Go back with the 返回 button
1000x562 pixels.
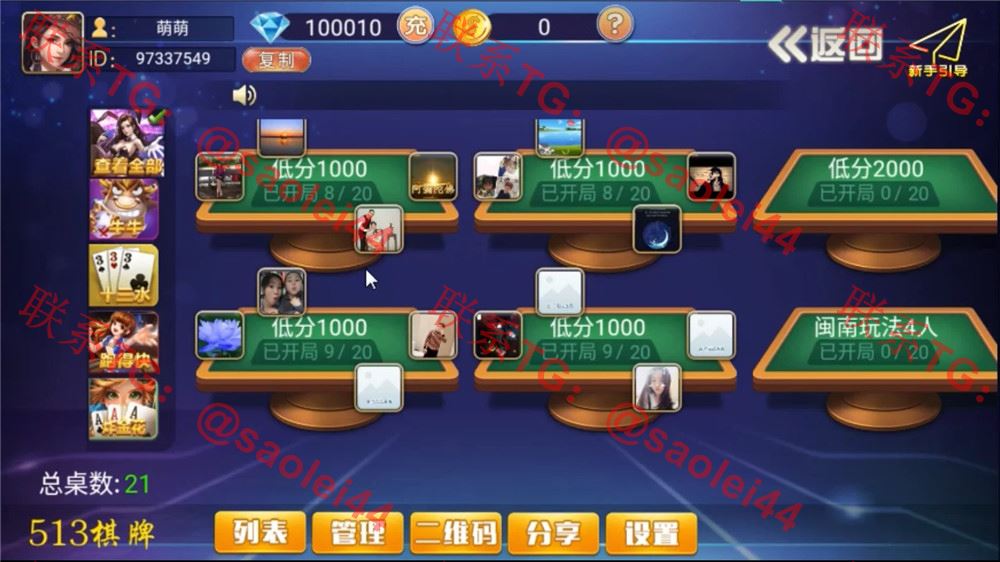click(826, 44)
